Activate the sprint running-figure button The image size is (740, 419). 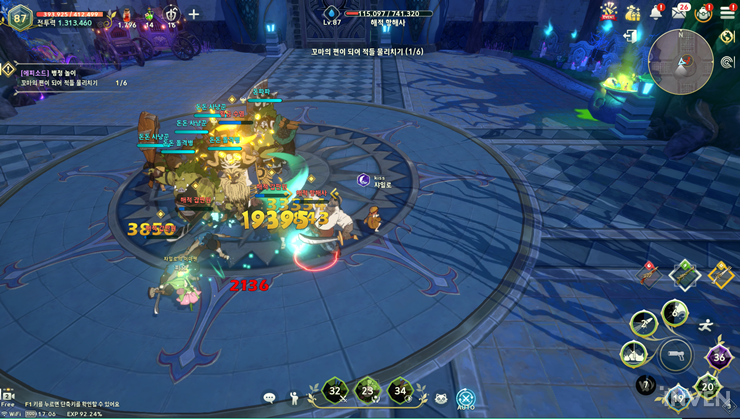(x=707, y=324)
